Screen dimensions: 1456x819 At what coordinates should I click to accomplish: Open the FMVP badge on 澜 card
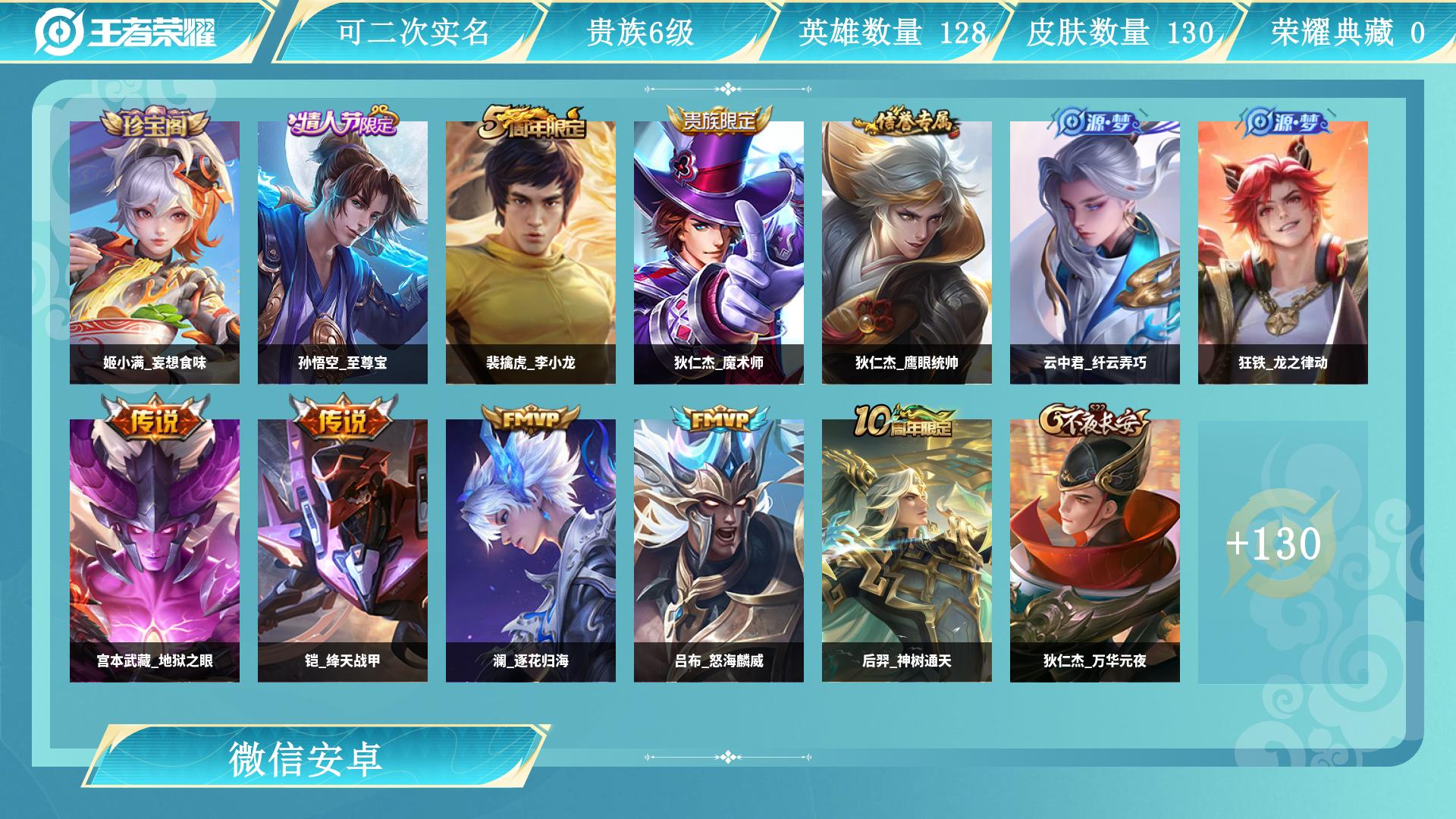tap(531, 420)
